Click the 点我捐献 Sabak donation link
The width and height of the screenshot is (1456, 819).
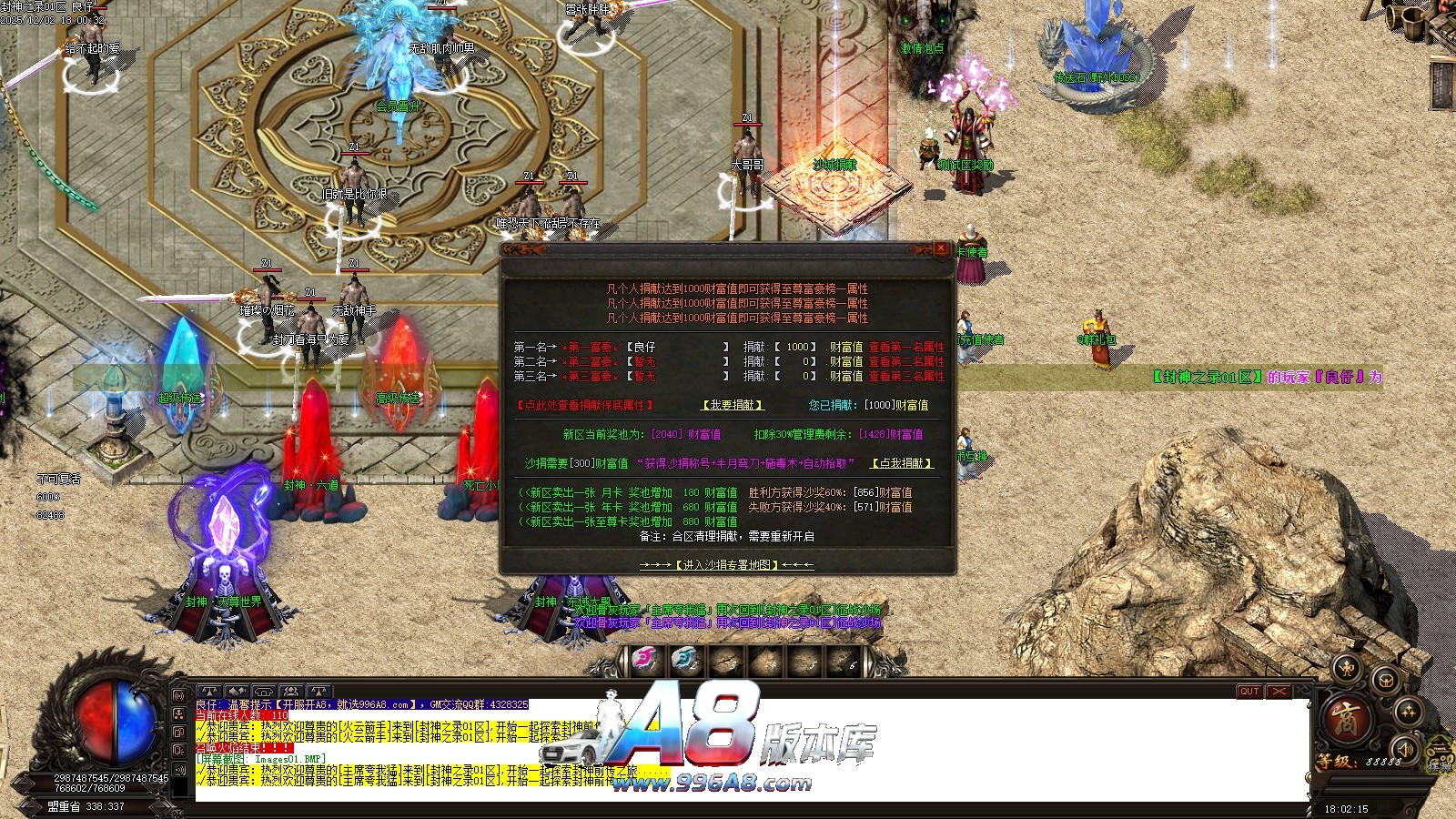(903, 463)
